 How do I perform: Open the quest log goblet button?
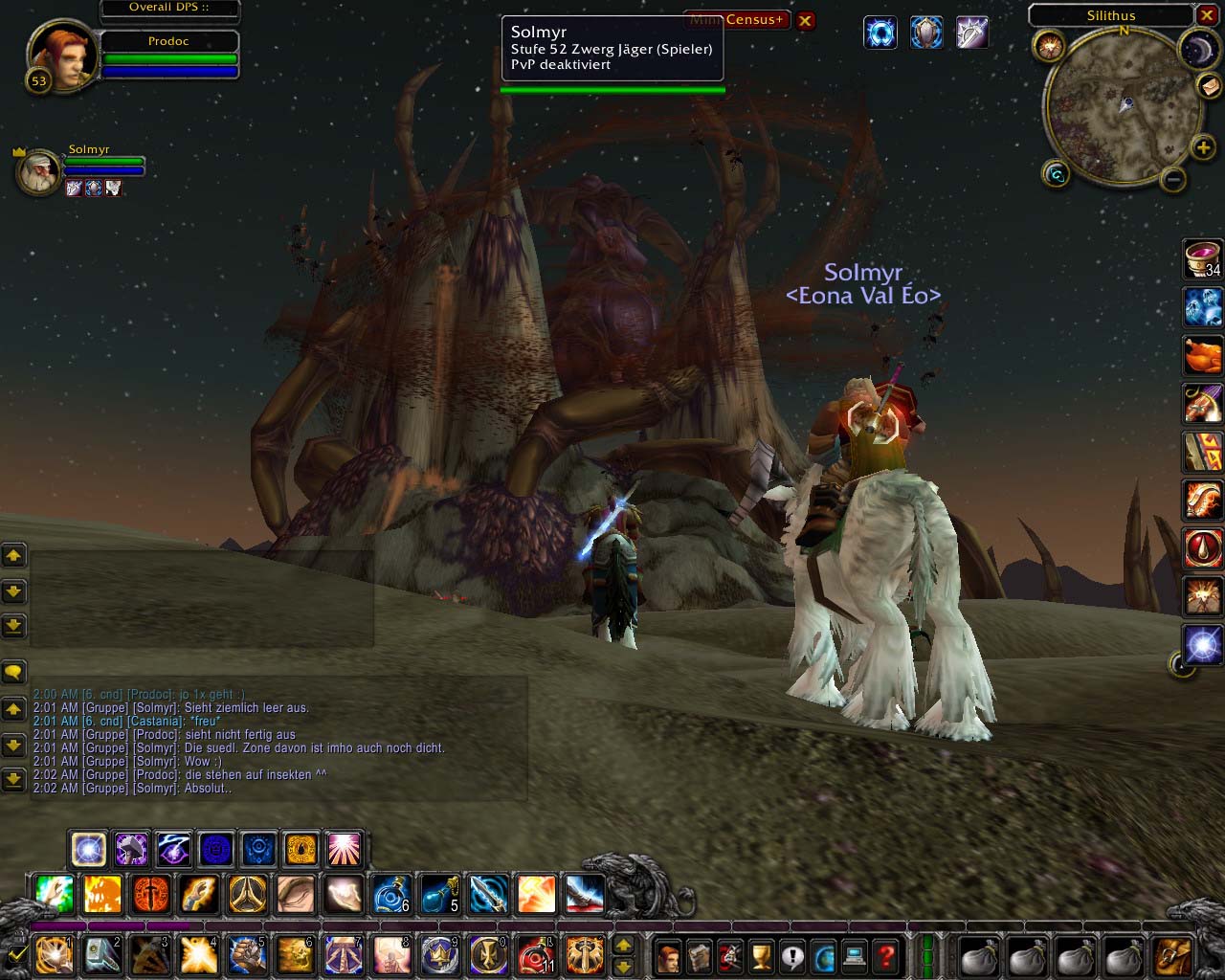(x=762, y=954)
